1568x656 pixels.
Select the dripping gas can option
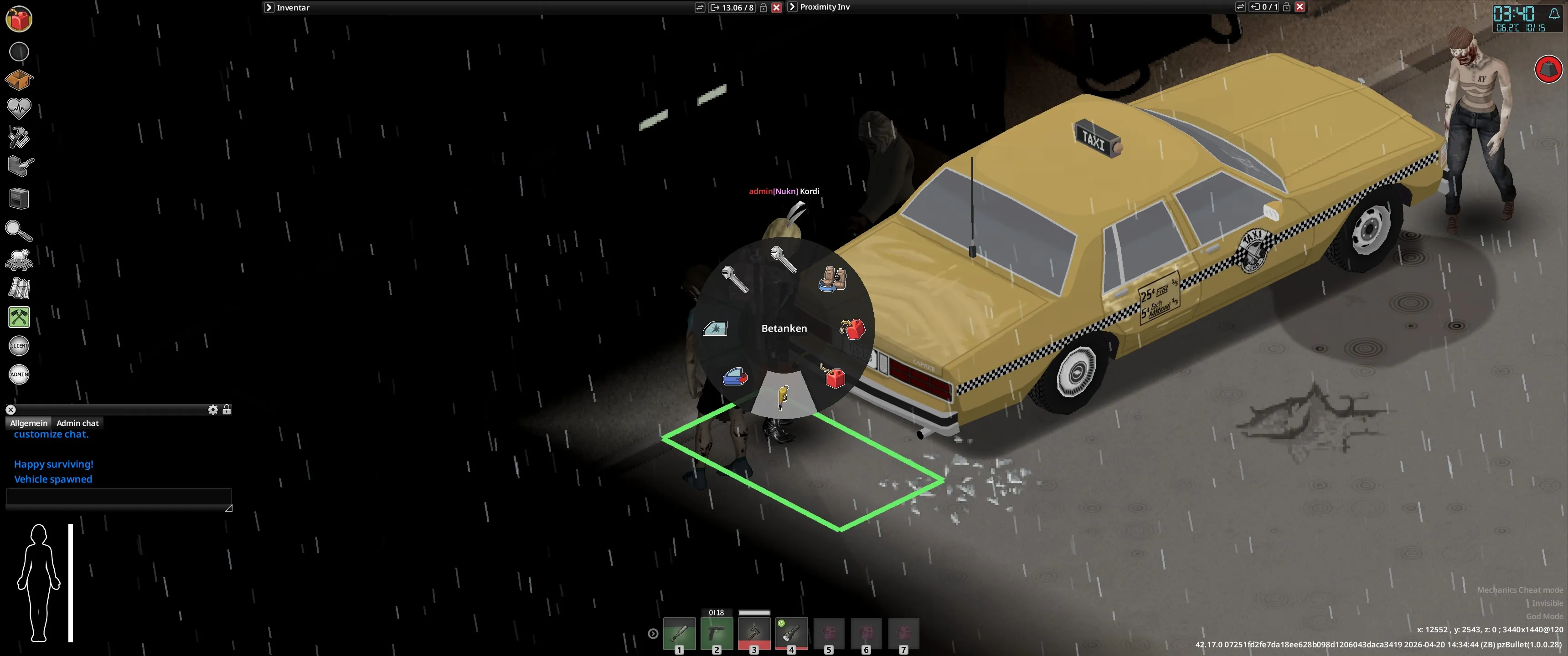click(x=852, y=328)
